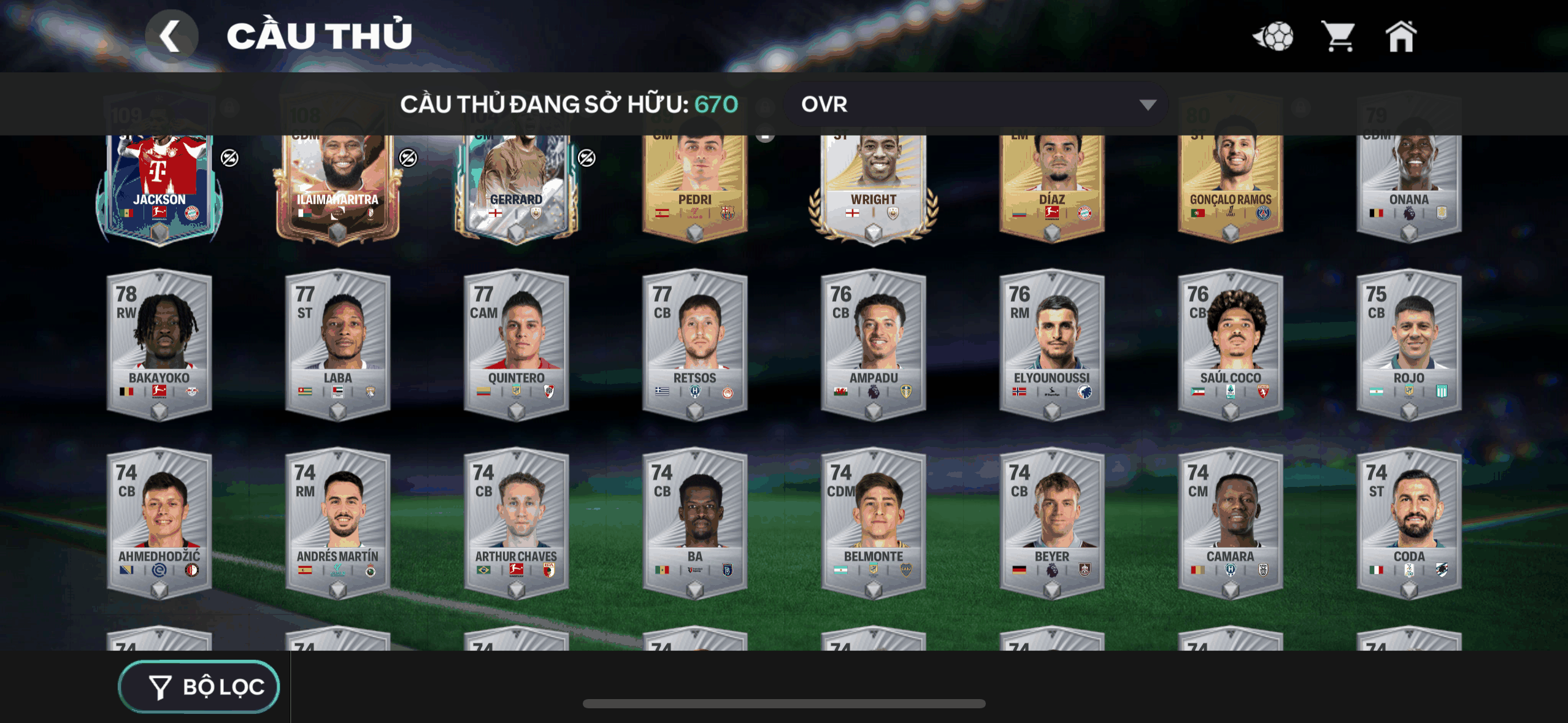Image resolution: width=1568 pixels, height=723 pixels.
Task: Go back using the arrow button
Action: [x=171, y=36]
